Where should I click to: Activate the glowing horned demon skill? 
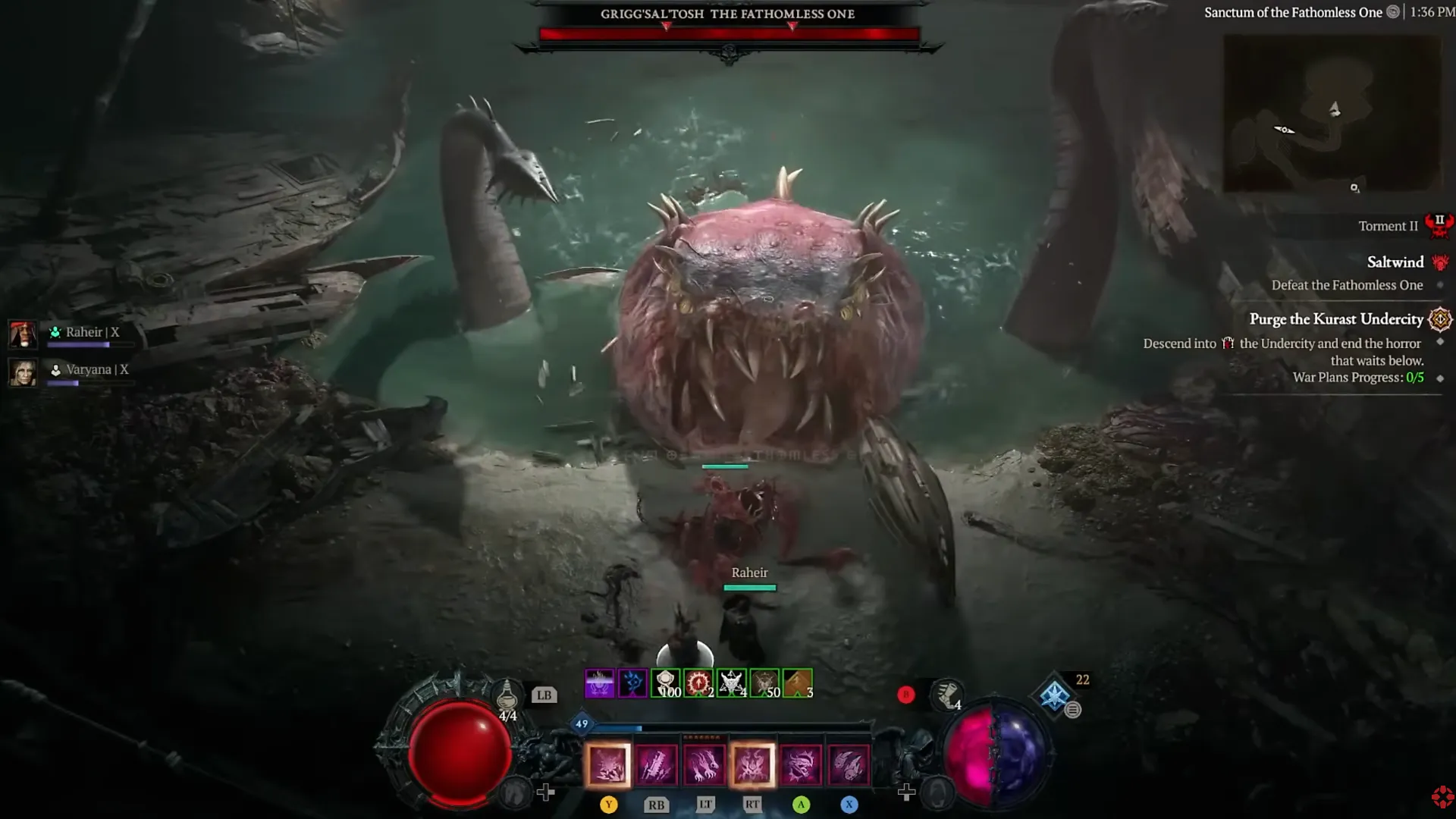coord(752,764)
